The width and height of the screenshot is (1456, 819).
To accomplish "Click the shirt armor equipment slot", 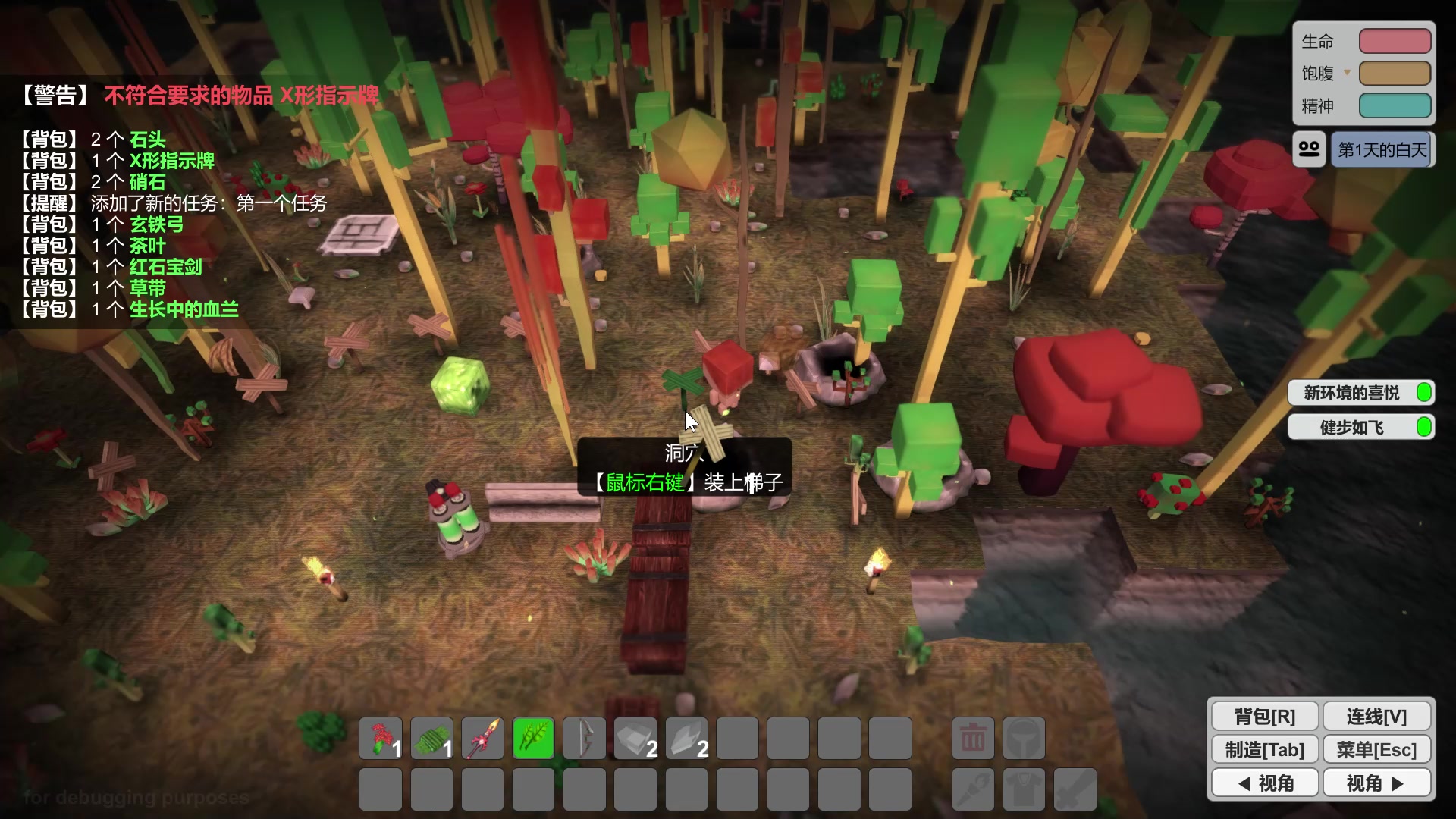I will pos(1024,789).
